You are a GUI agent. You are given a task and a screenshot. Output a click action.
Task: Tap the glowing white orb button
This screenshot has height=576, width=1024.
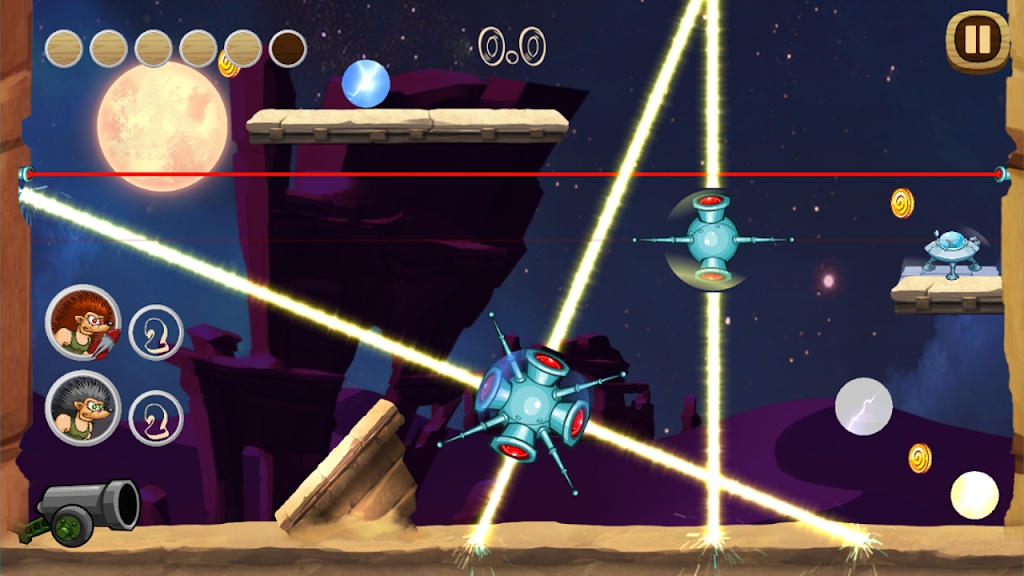974,496
